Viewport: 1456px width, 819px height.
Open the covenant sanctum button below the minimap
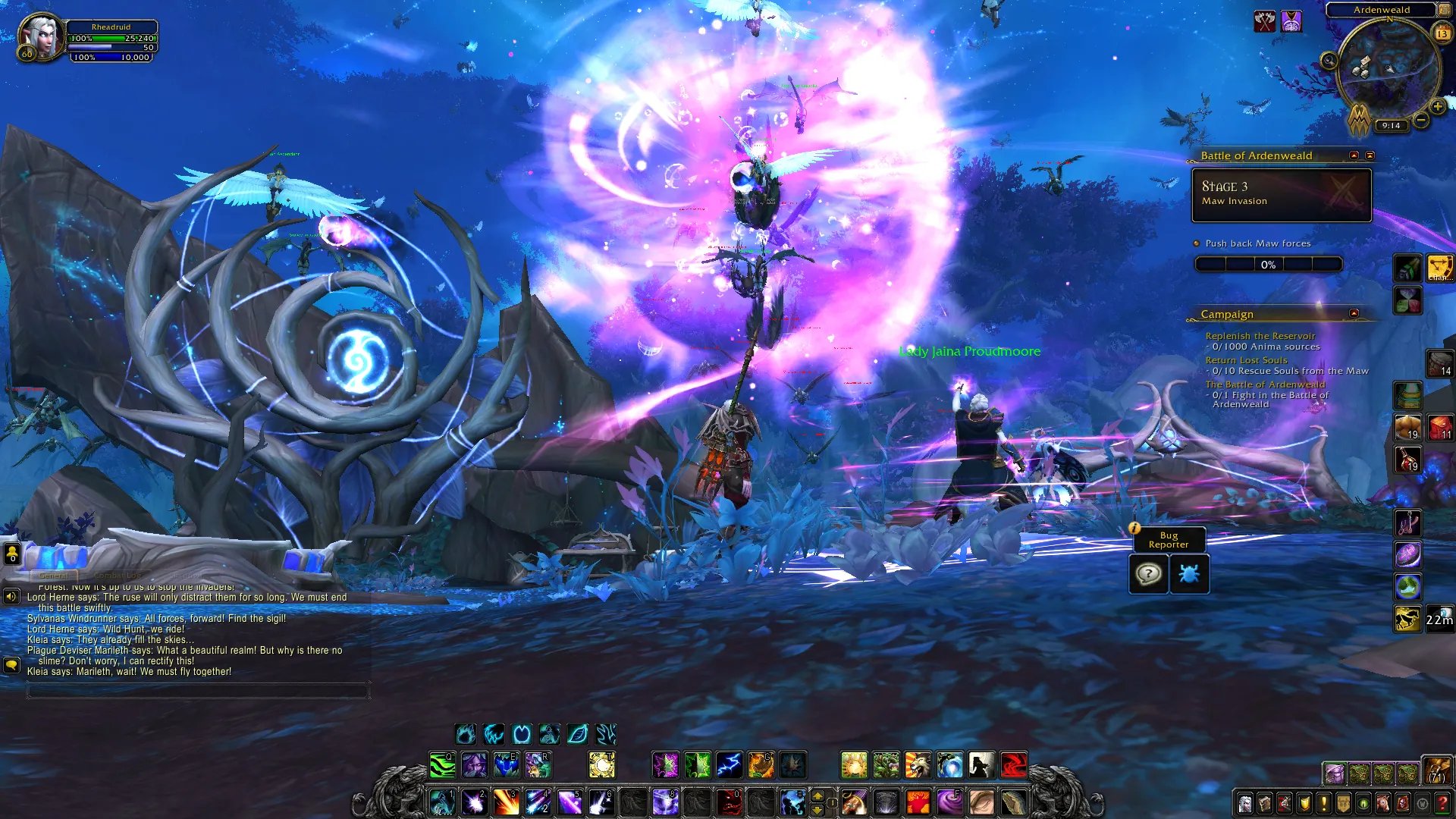click(1359, 120)
